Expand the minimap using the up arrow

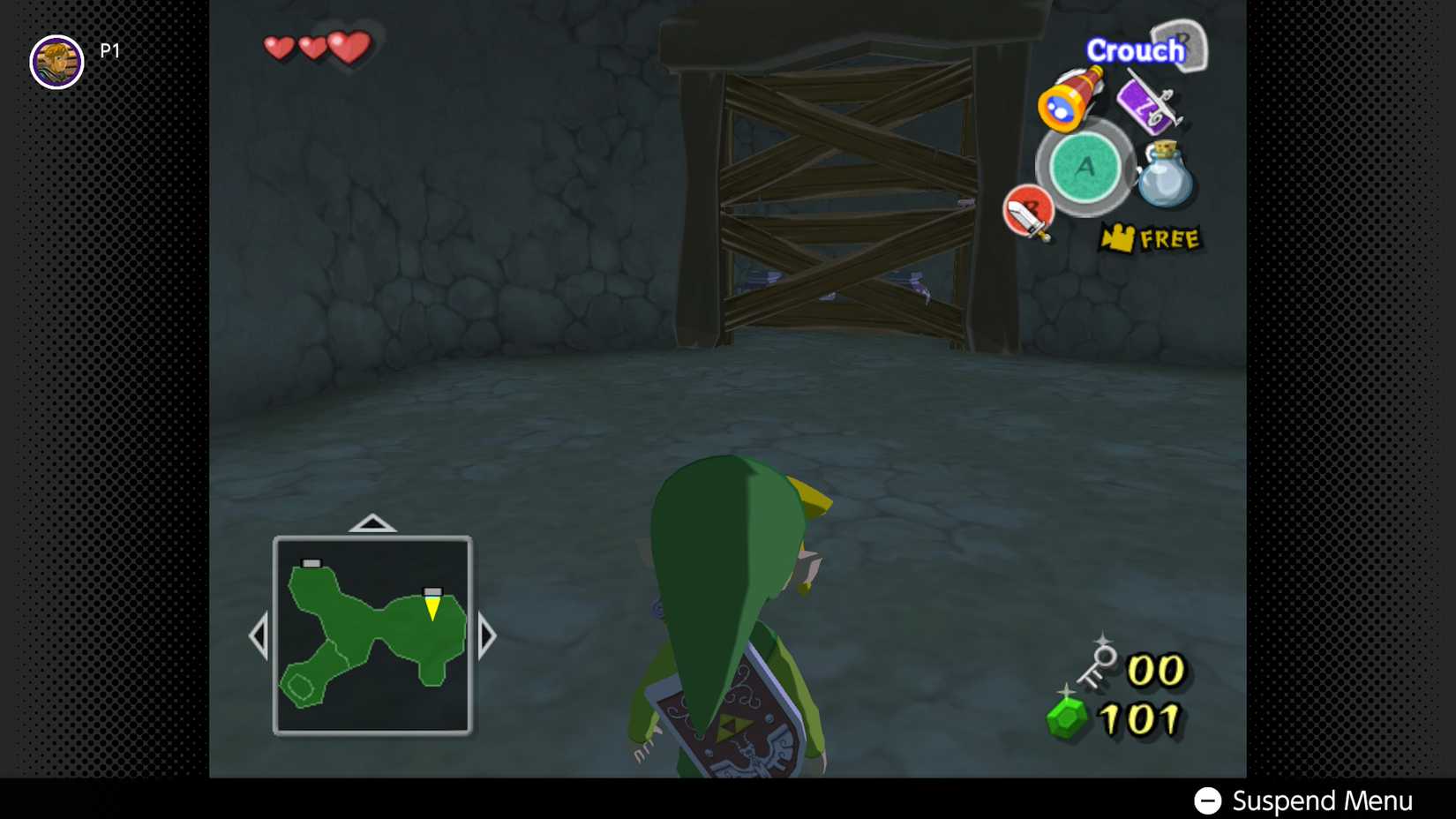(372, 522)
